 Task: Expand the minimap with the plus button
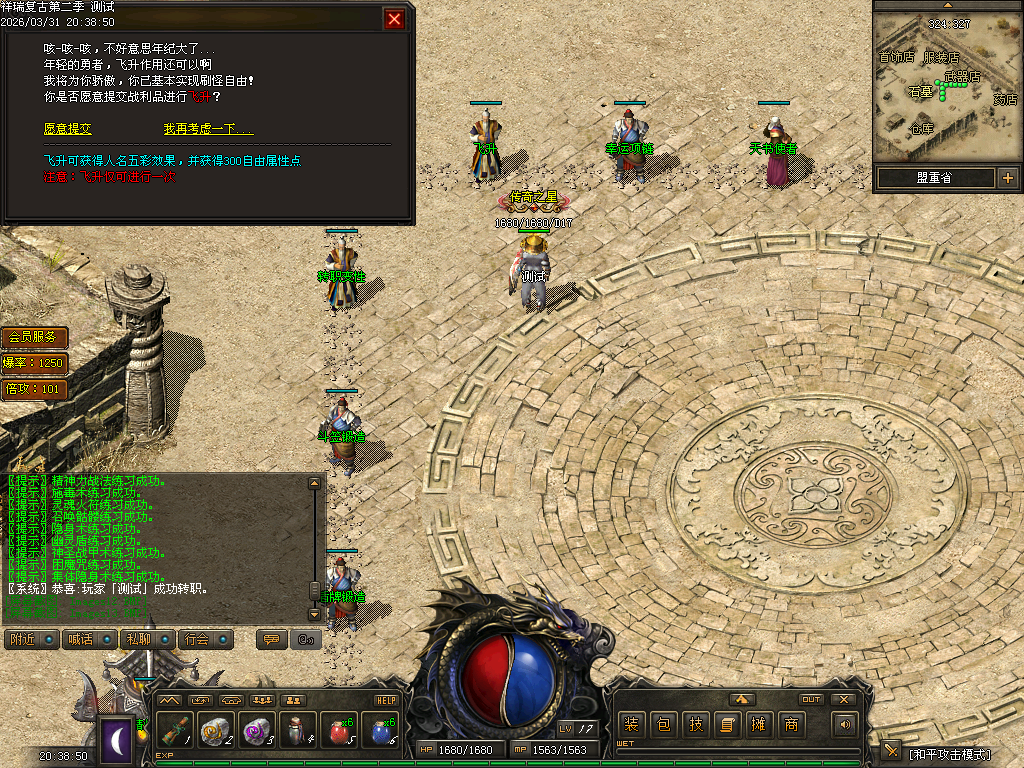1007,178
